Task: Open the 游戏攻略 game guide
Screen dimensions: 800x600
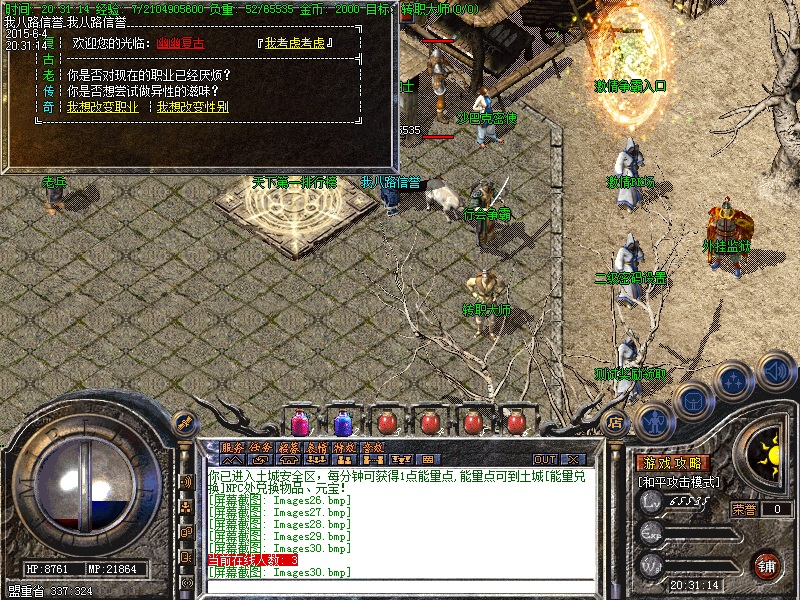Action: [x=673, y=464]
